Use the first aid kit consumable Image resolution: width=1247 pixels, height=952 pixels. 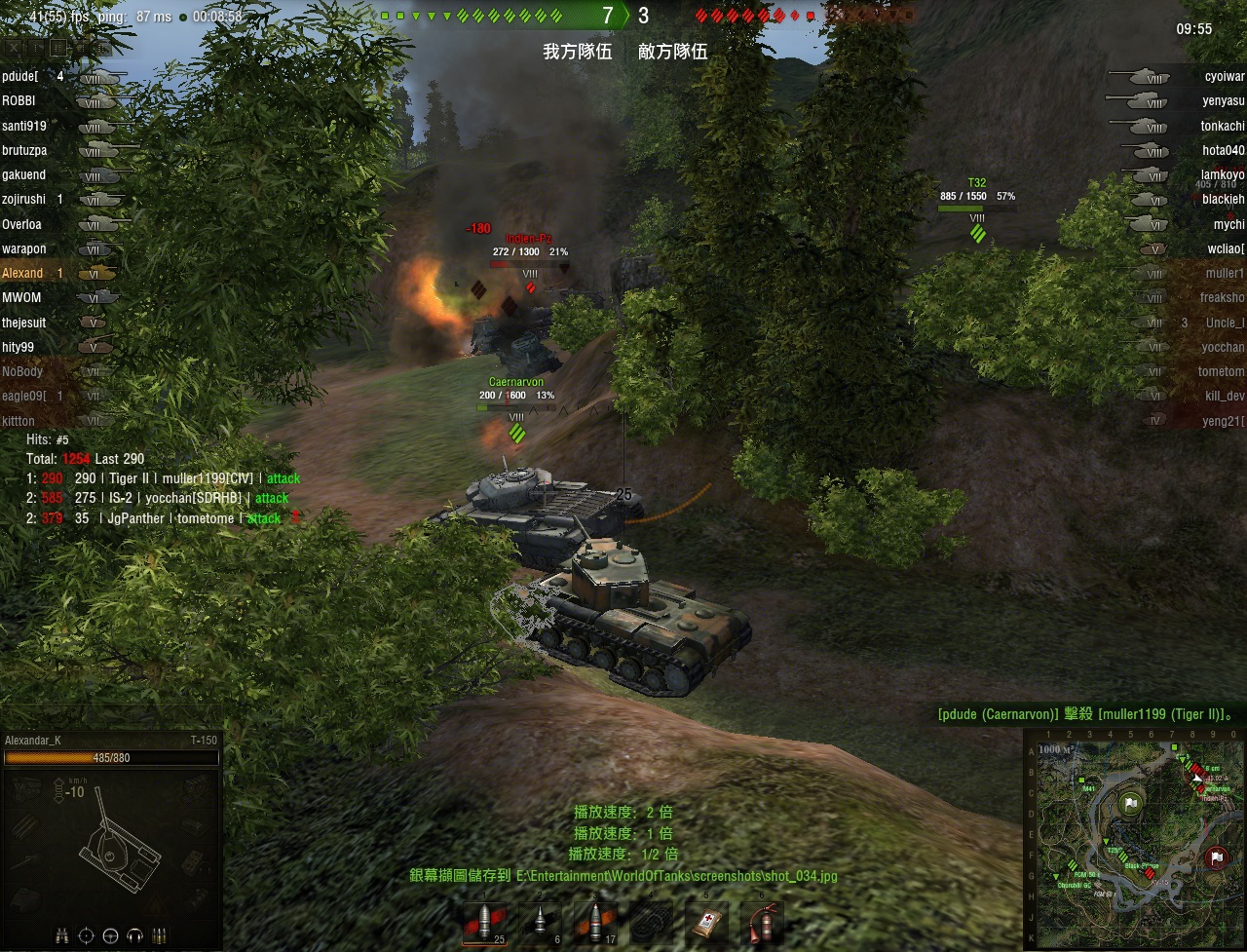coord(707,922)
